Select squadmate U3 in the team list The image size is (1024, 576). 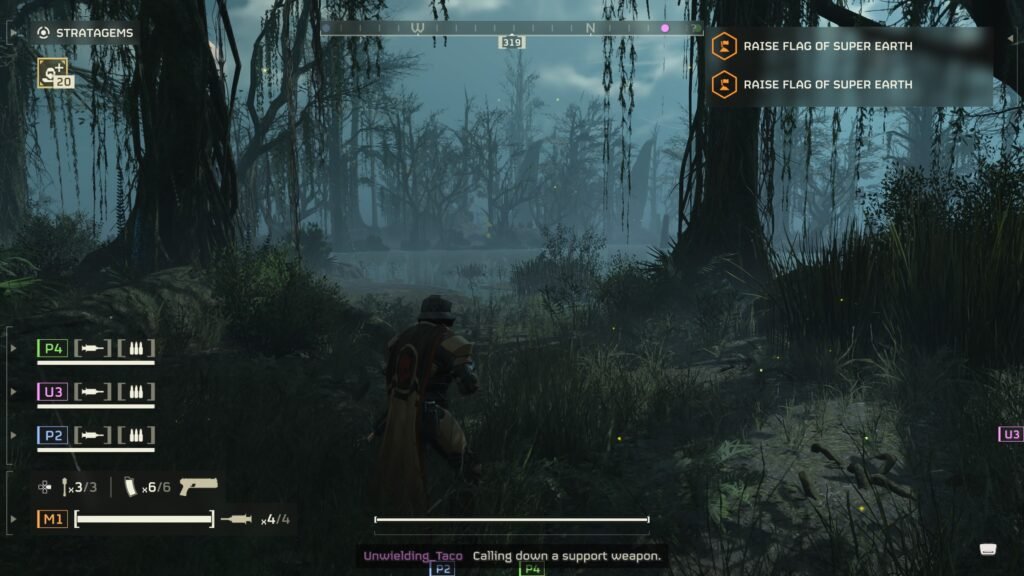tap(52, 392)
